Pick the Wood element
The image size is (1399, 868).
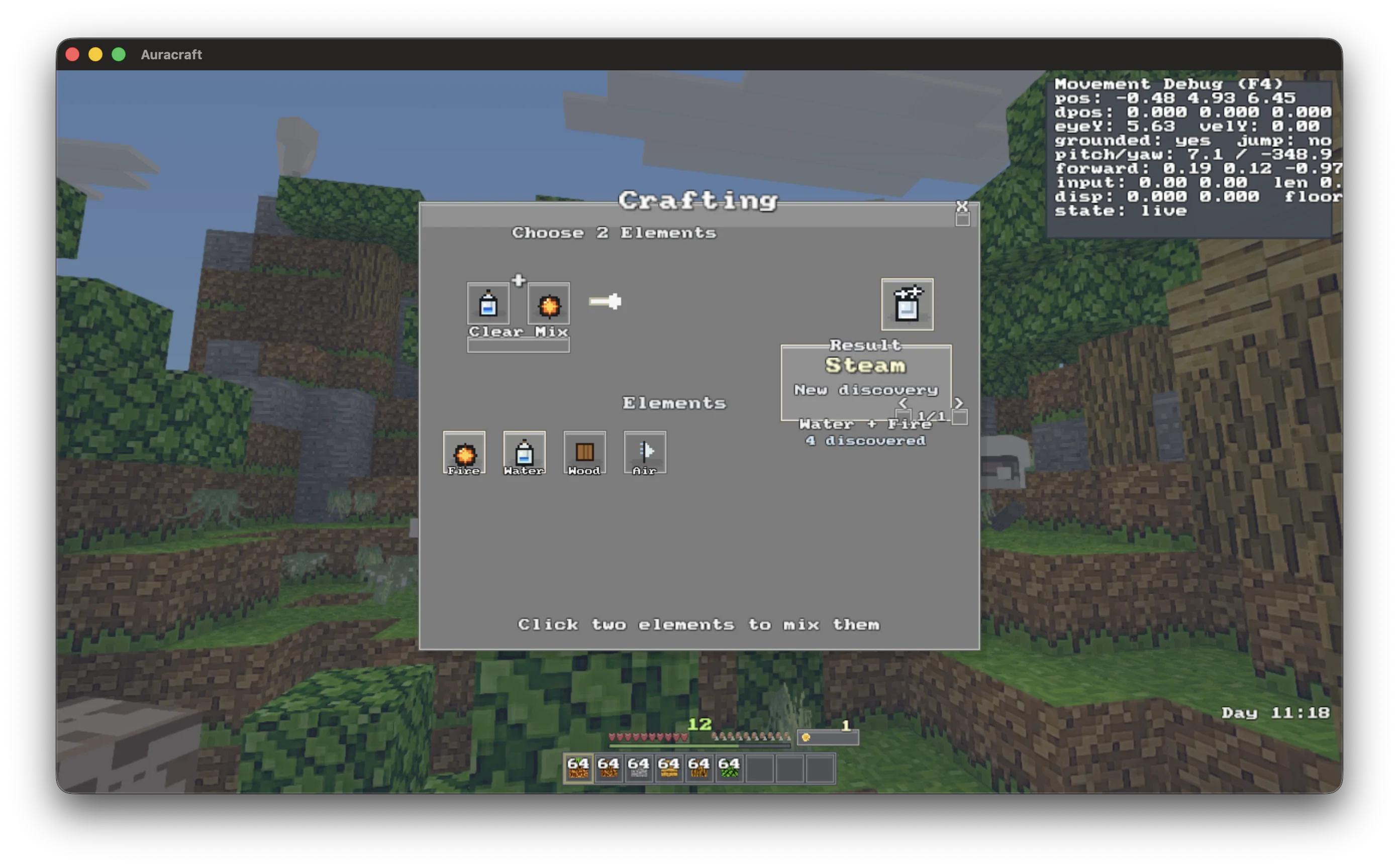pyautogui.click(x=584, y=453)
